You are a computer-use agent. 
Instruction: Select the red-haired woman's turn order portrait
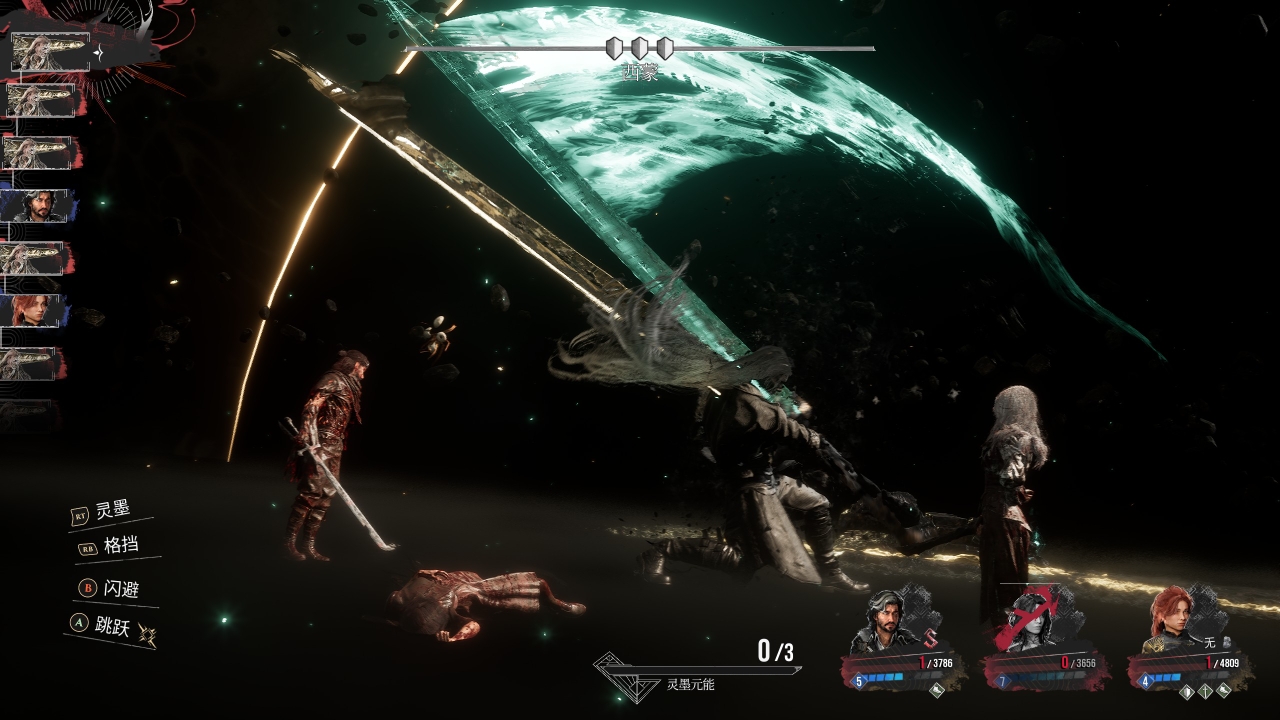point(35,311)
